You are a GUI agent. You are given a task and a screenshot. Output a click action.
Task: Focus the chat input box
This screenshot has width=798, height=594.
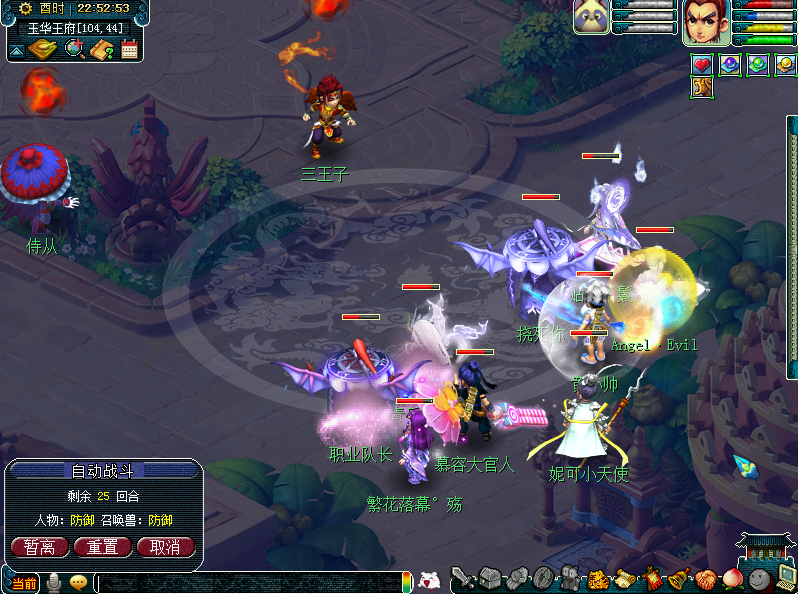(x=250, y=582)
